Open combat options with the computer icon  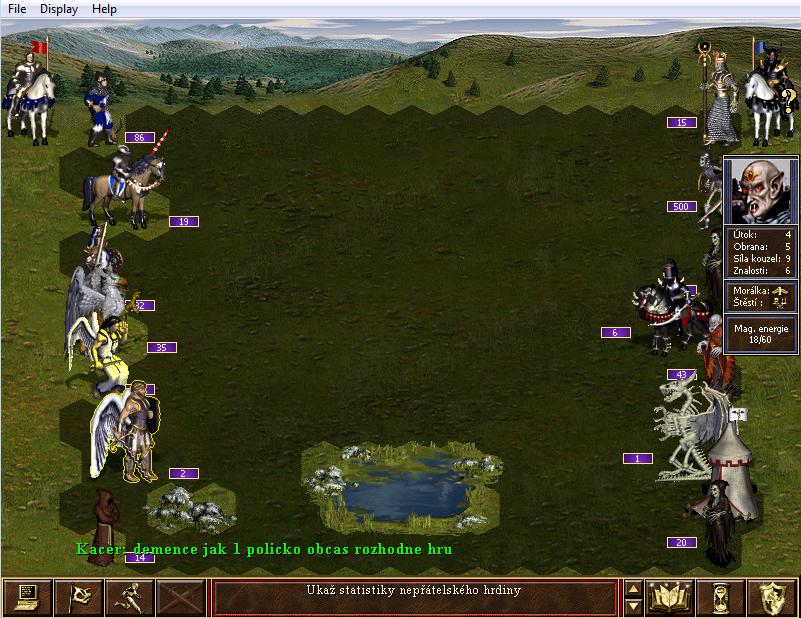coord(27,598)
